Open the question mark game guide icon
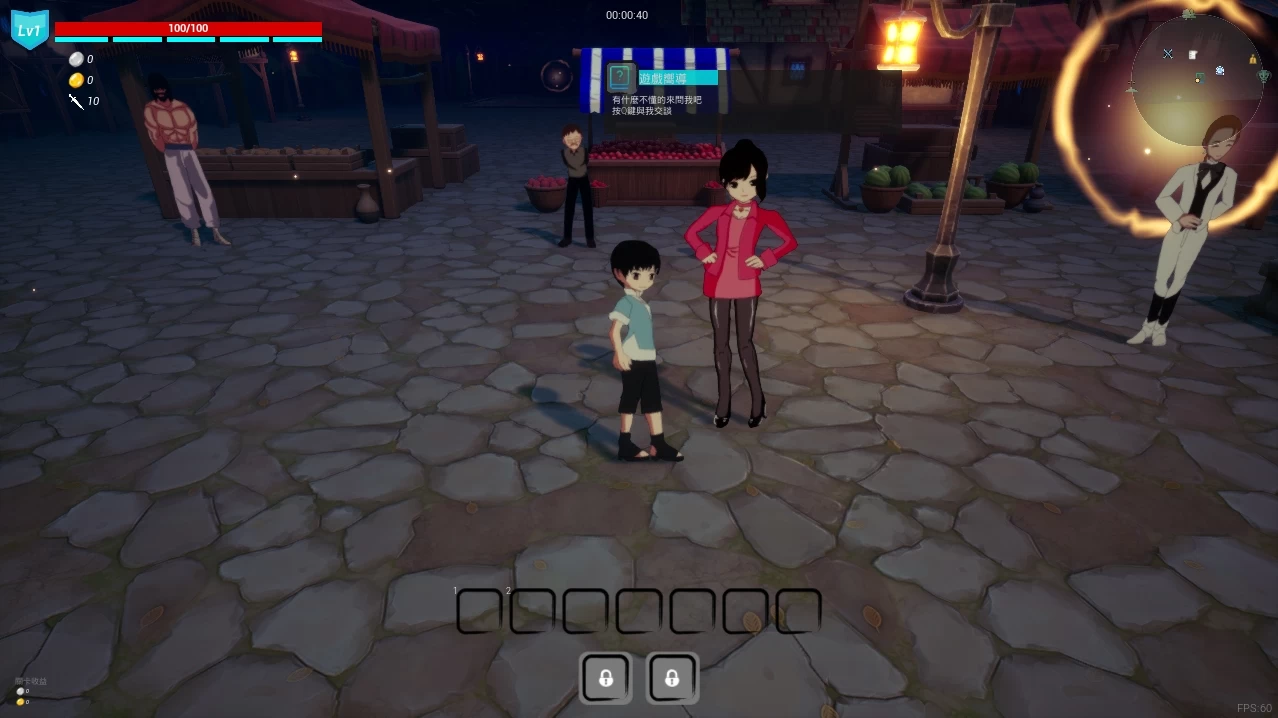The width and height of the screenshot is (1278, 718). click(621, 77)
